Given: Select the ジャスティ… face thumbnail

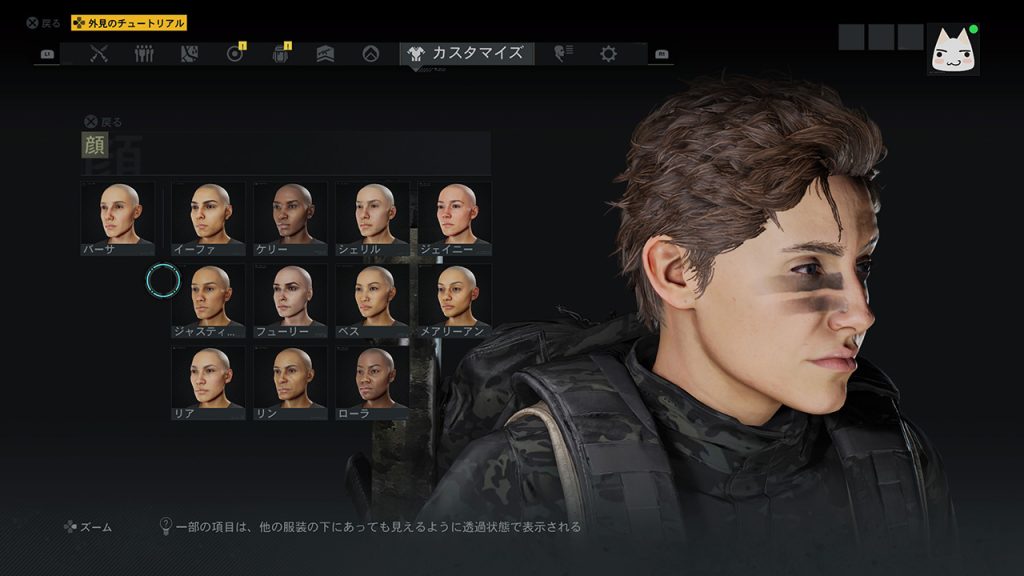Looking at the screenshot, I should [208, 299].
